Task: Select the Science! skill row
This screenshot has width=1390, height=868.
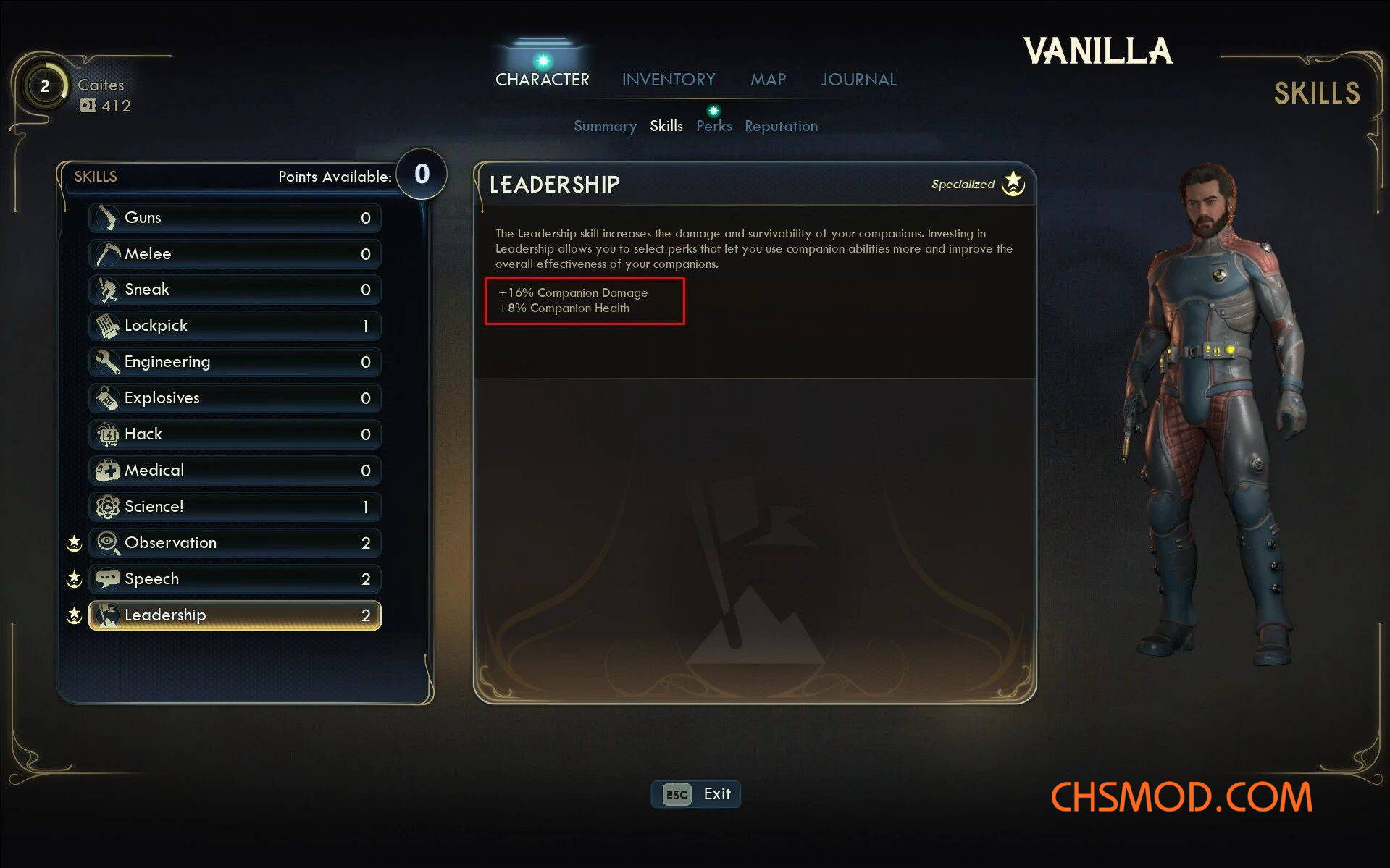Action: coord(235,507)
